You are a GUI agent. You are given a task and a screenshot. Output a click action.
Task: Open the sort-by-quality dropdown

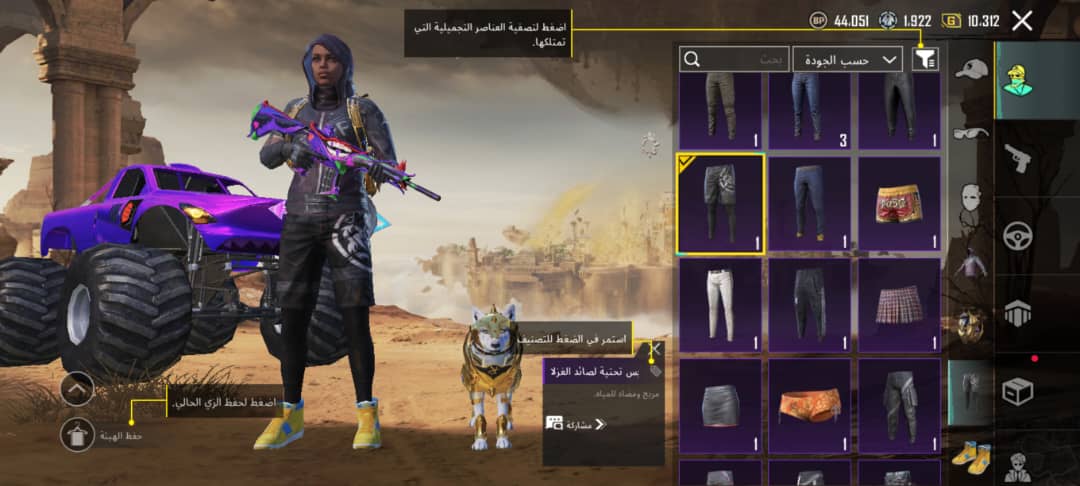pyautogui.click(x=847, y=60)
